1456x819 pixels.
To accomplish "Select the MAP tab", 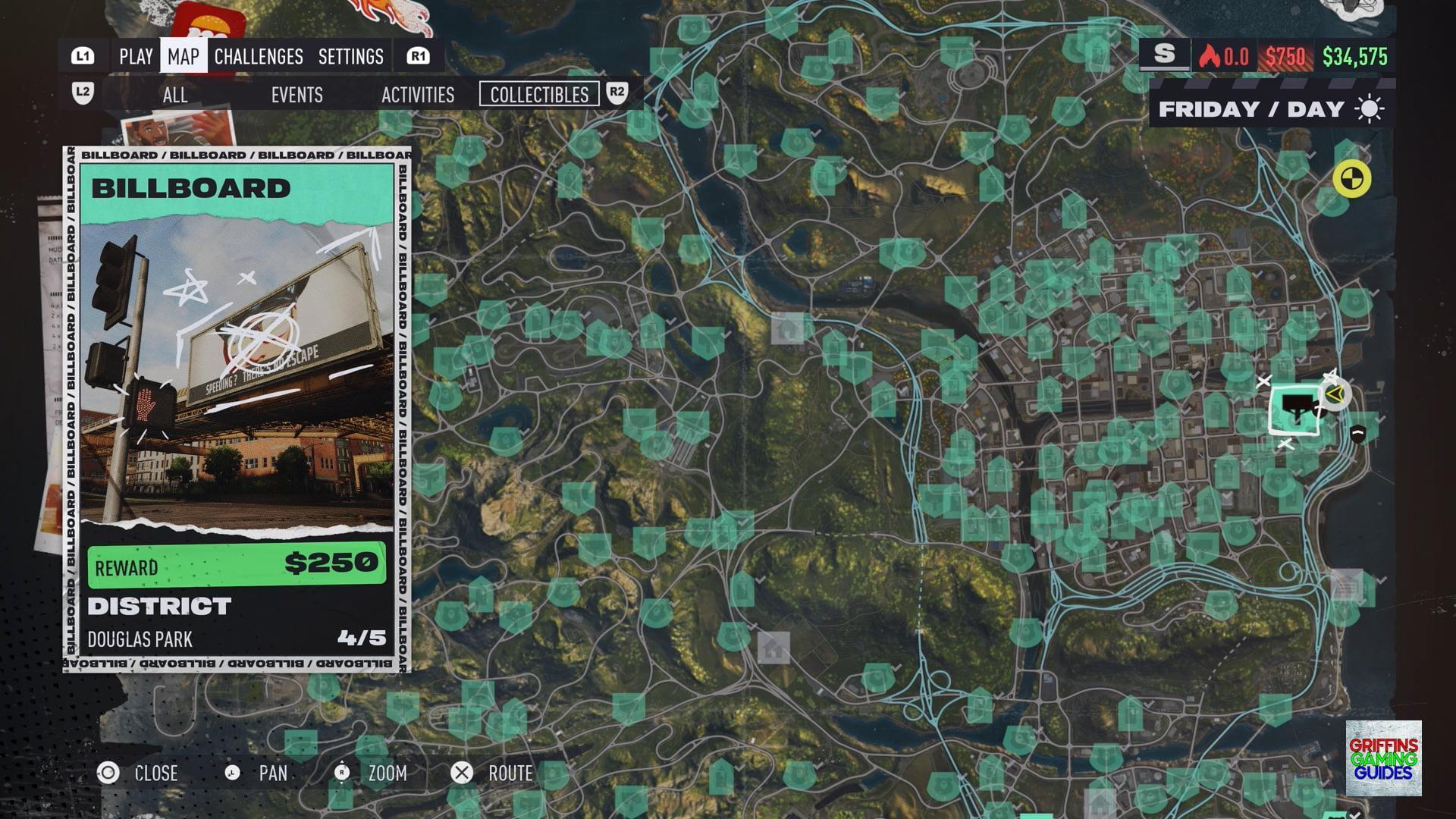I will (184, 56).
